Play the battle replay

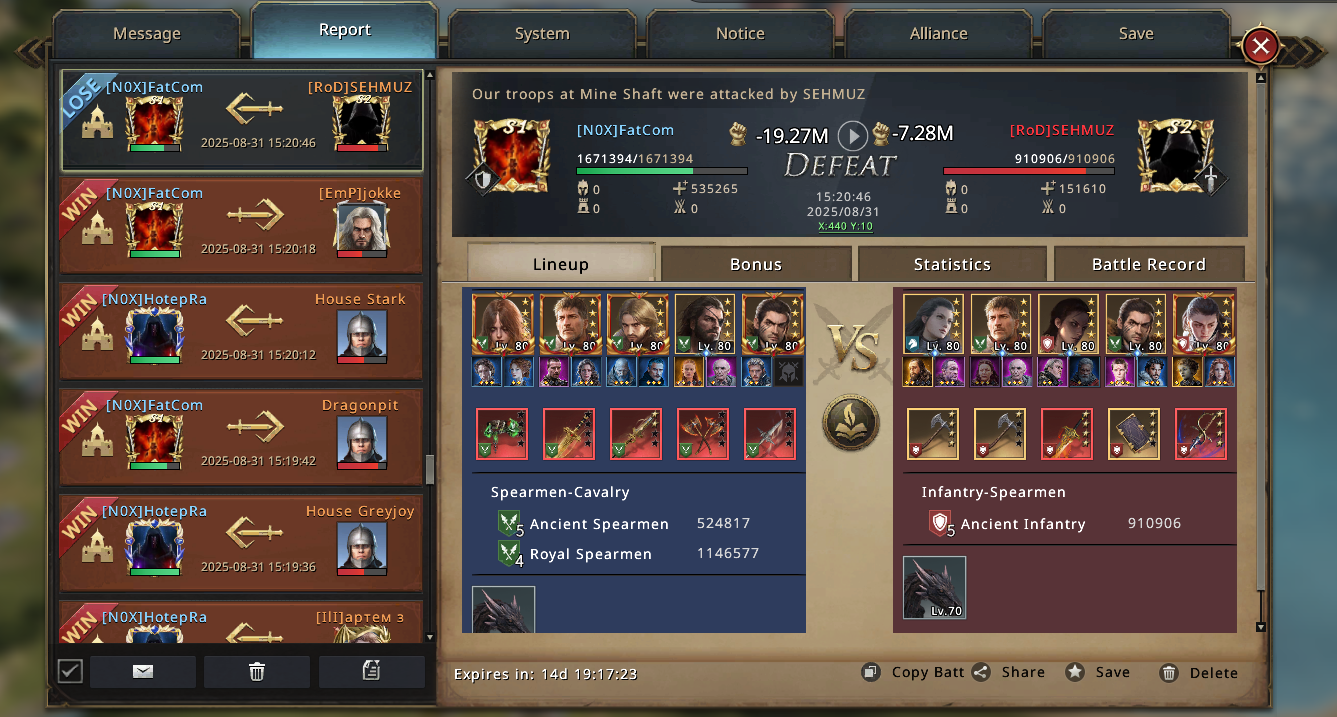pos(852,135)
